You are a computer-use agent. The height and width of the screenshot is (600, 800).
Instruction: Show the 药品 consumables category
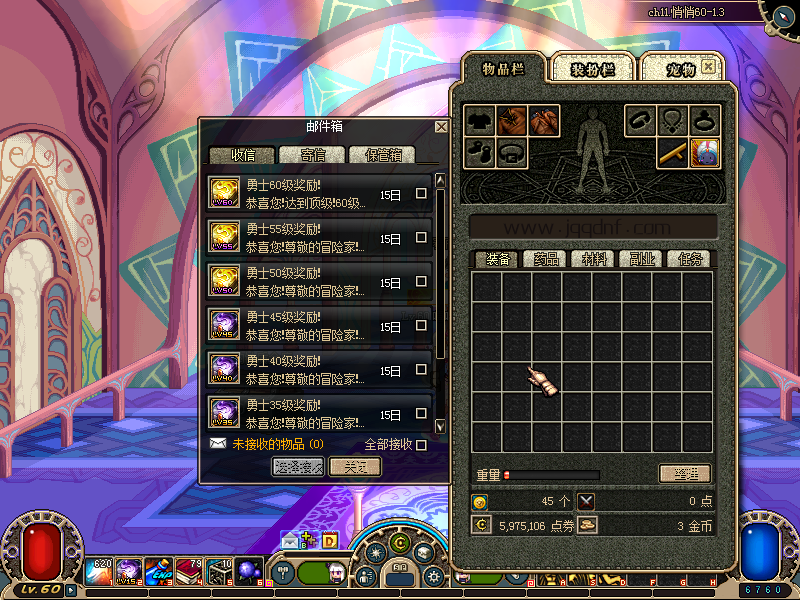click(546, 259)
